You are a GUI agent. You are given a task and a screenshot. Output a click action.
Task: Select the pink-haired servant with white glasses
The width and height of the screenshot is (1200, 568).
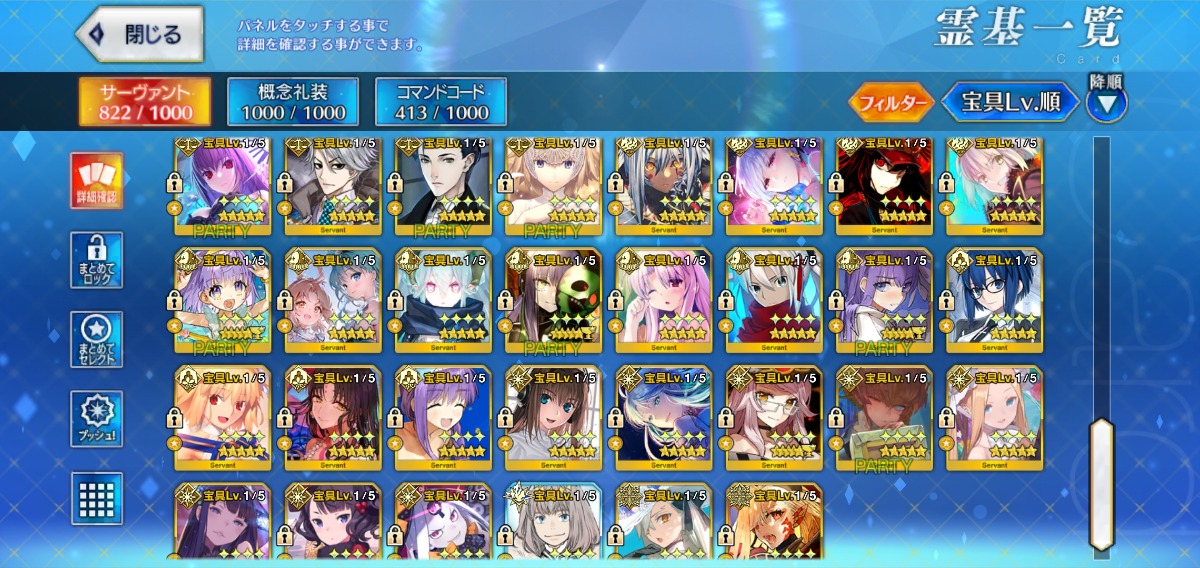click(773, 418)
